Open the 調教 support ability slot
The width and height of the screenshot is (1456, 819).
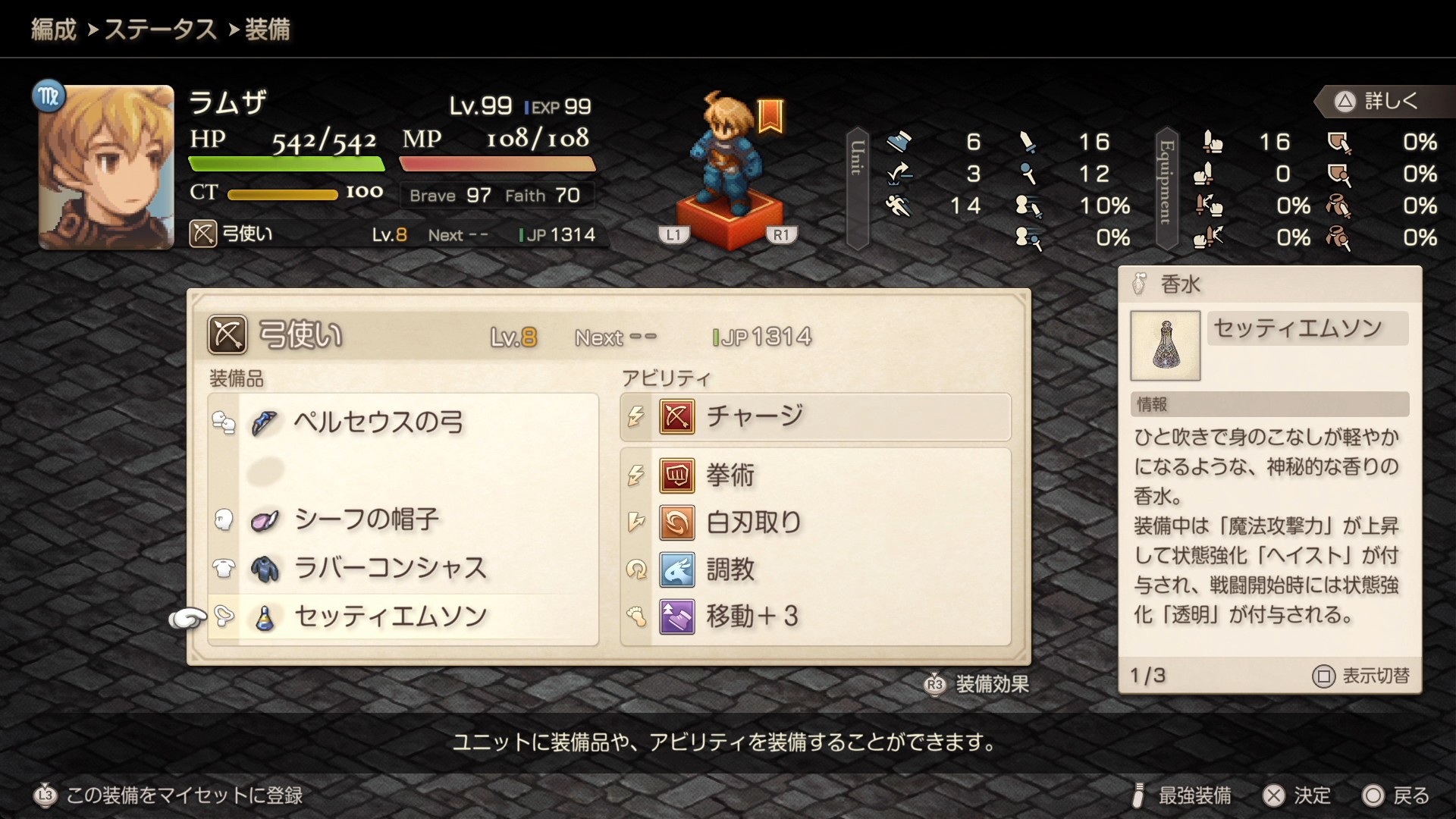815,570
